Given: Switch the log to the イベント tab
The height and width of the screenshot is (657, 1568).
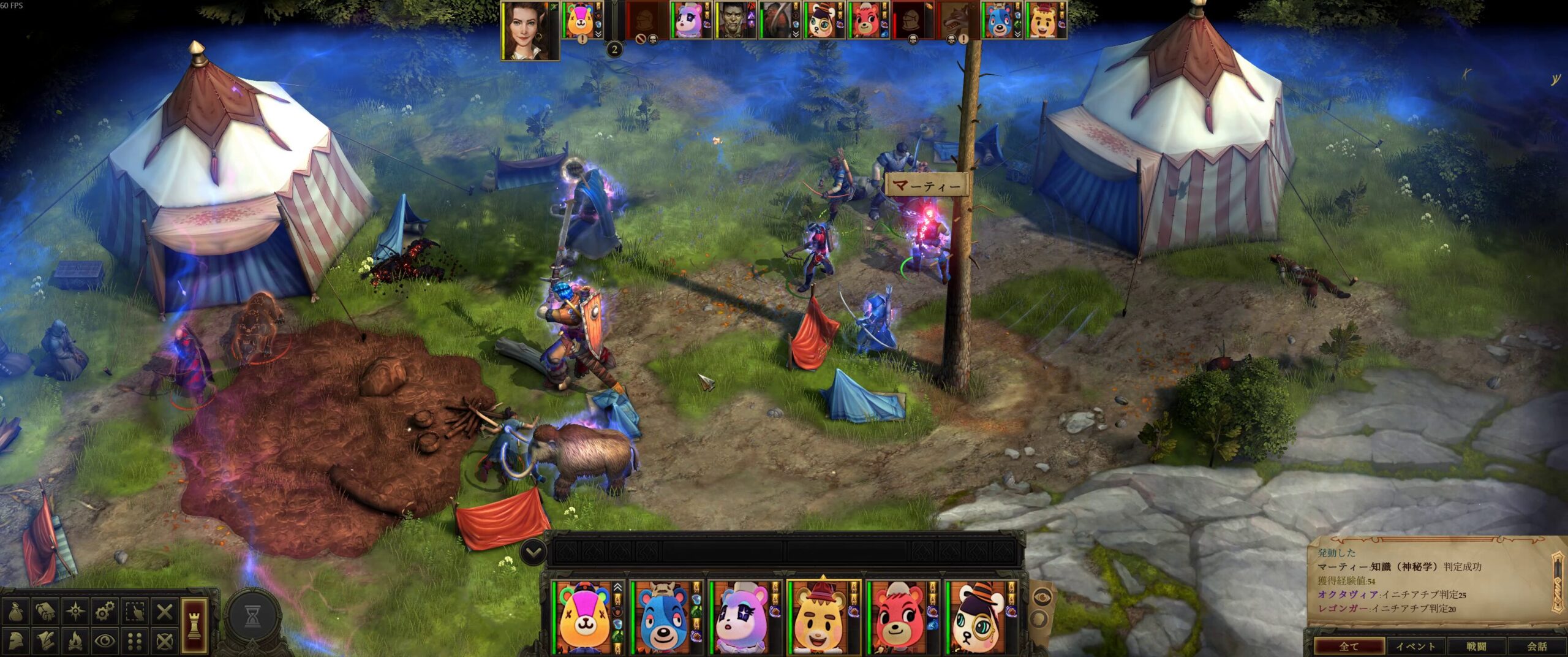Looking at the screenshot, I should [x=1415, y=646].
